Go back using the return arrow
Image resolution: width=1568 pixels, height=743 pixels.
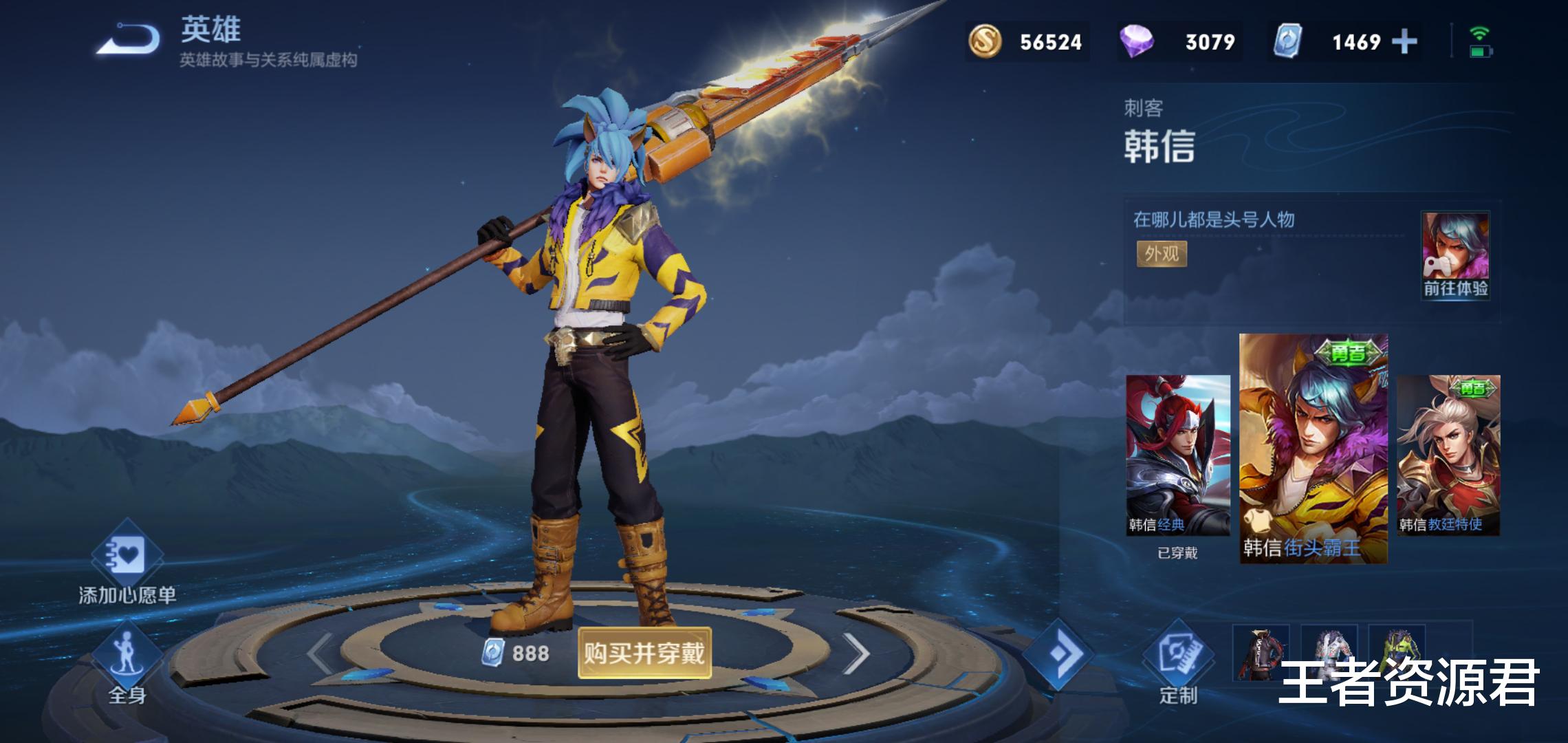(x=129, y=39)
